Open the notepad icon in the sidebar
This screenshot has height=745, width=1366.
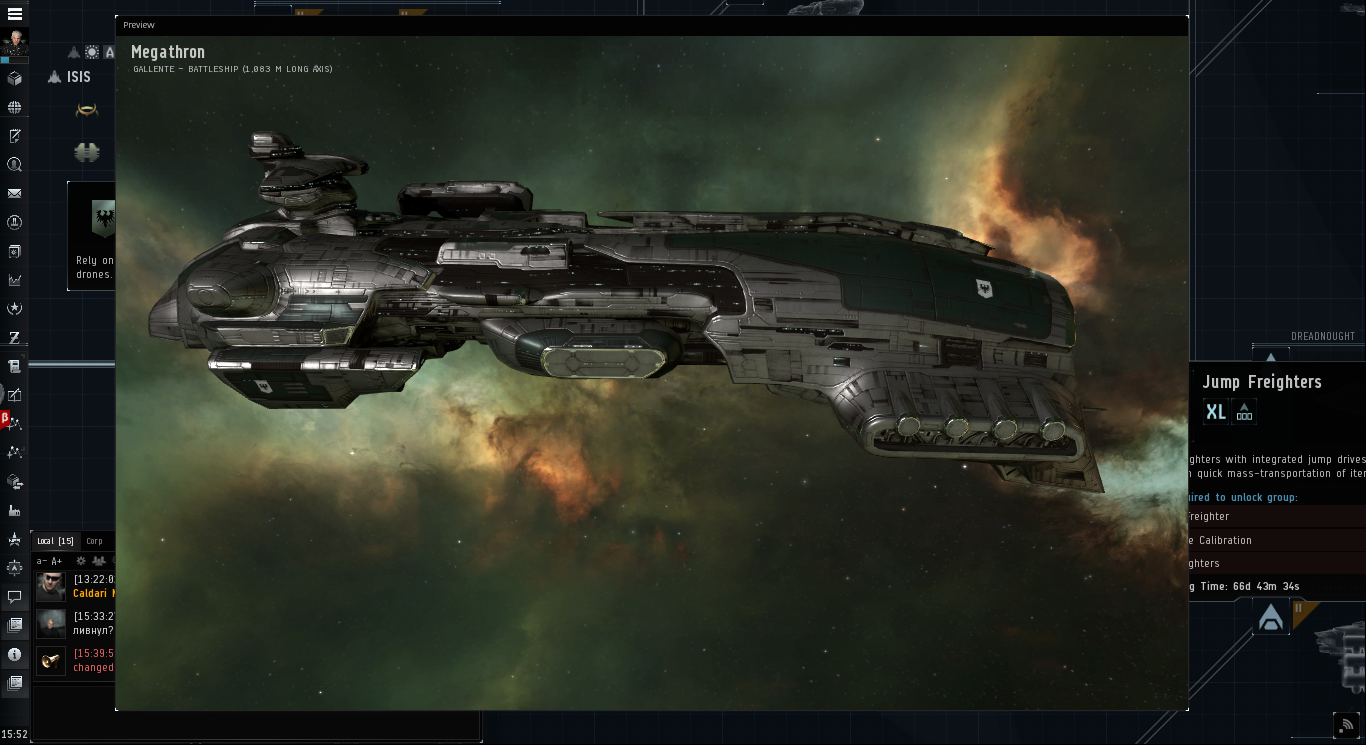[15, 136]
